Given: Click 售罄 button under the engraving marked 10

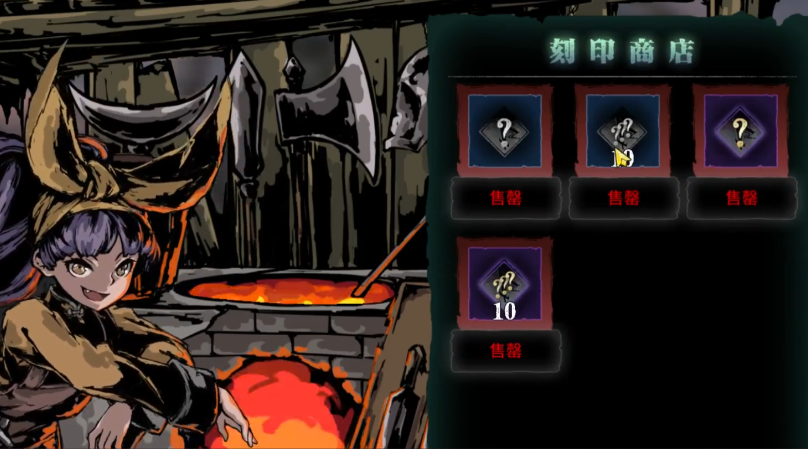Looking at the screenshot, I should 505,351.
